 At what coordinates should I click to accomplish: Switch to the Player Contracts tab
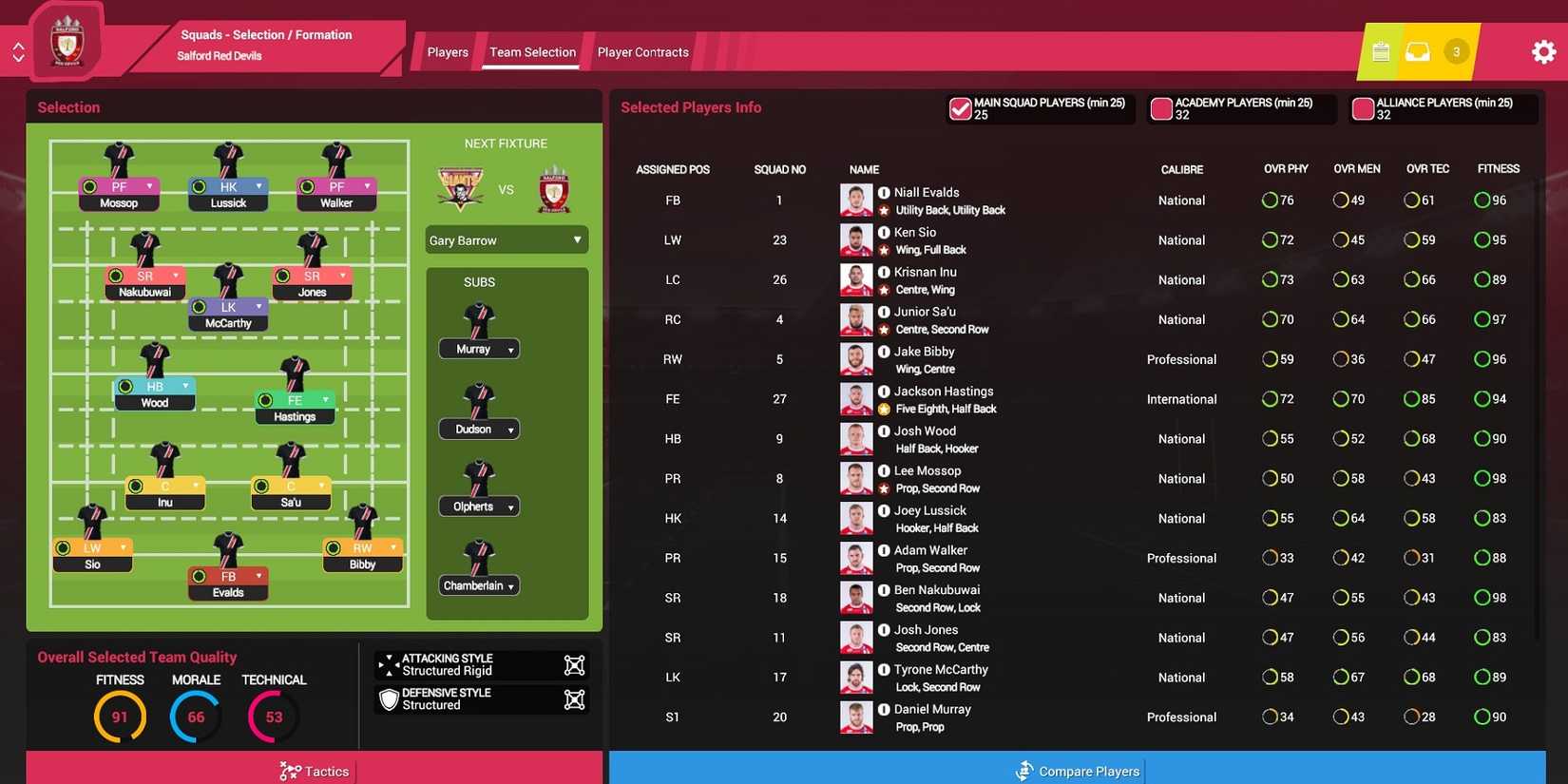(x=641, y=52)
